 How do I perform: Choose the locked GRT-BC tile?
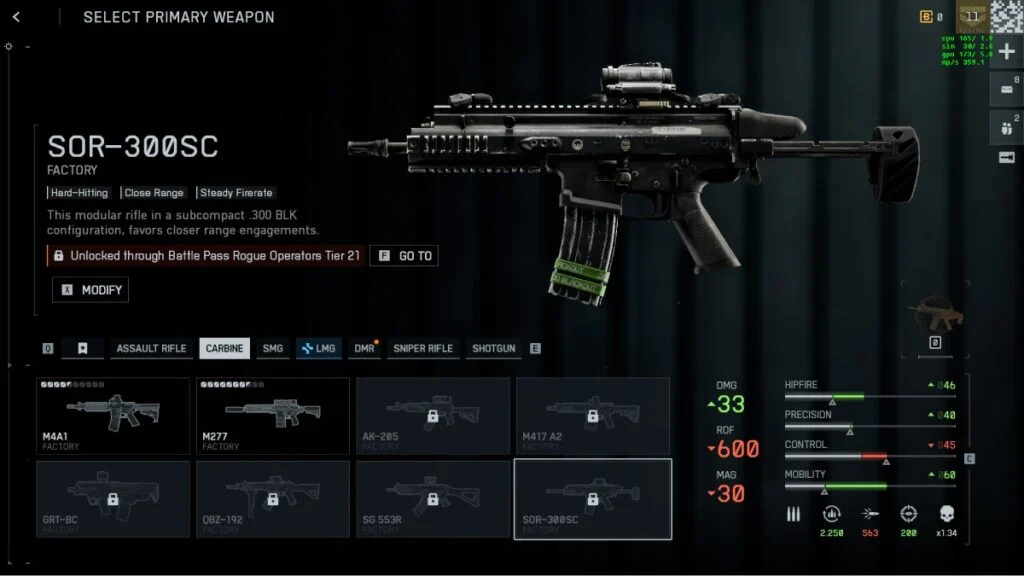(x=113, y=498)
